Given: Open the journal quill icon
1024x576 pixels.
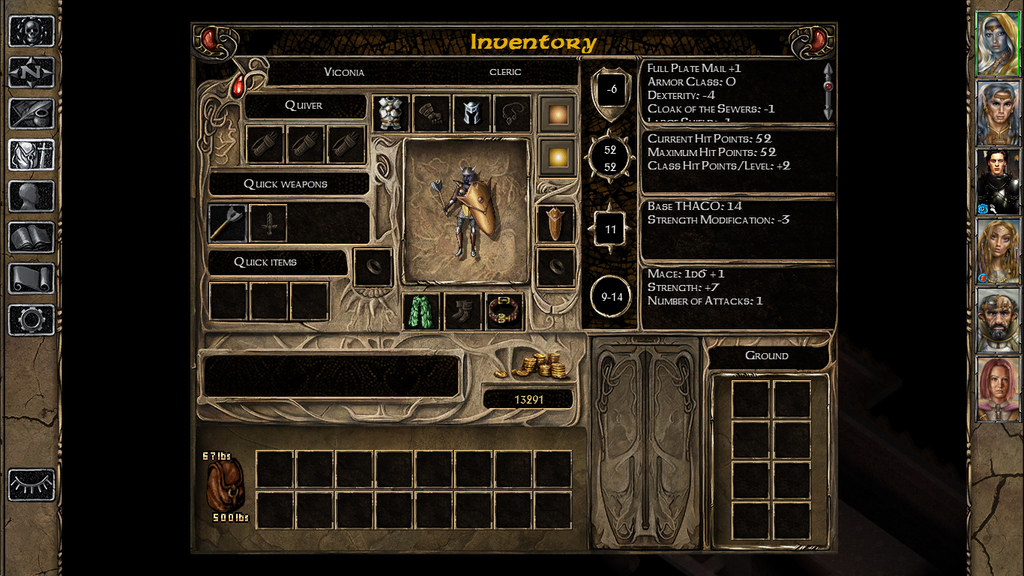Looking at the screenshot, I should click(31, 113).
